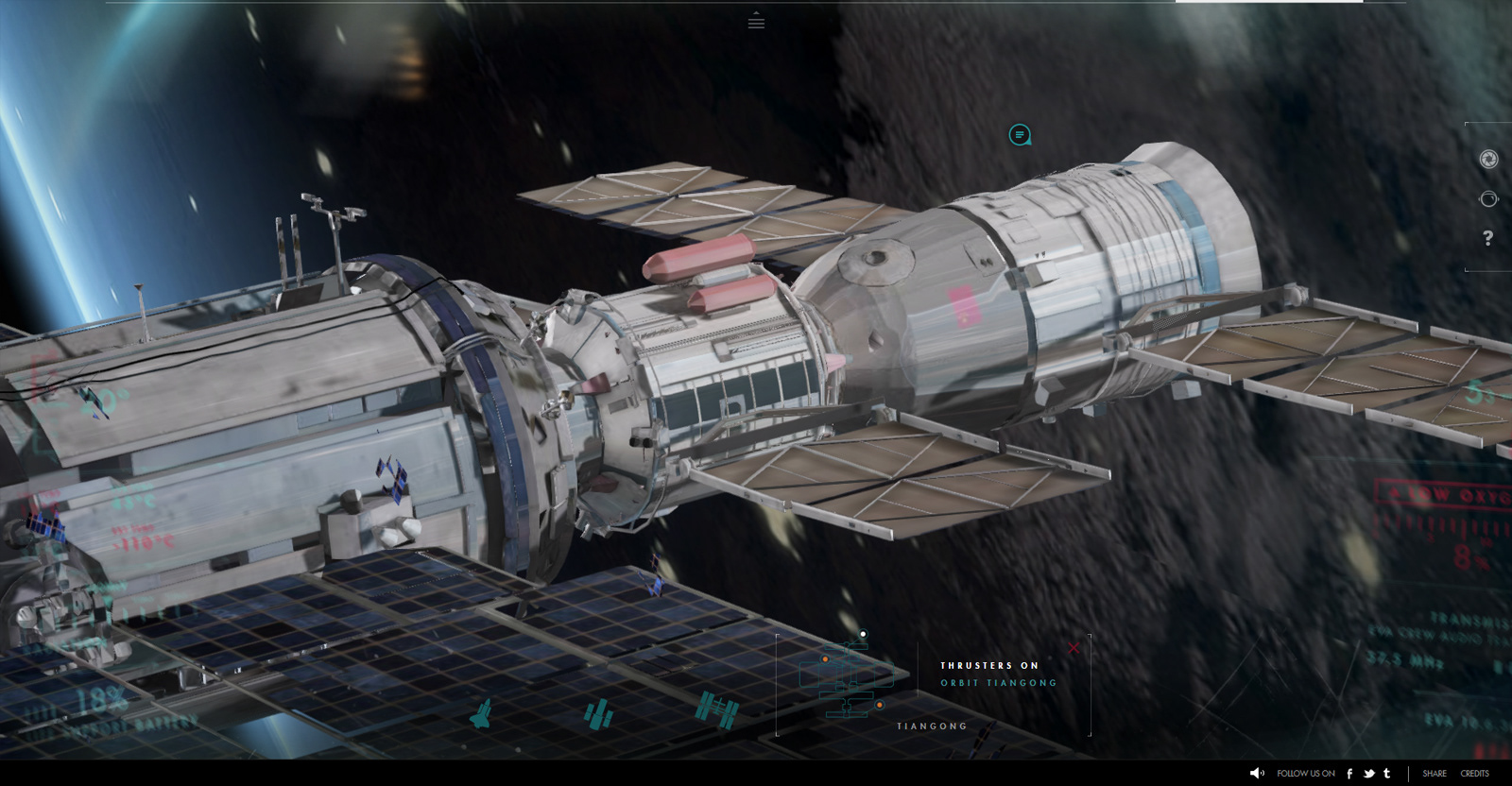Open help with the question mark
This screenshot has width=1512, height=786.
pos(1488,238)
